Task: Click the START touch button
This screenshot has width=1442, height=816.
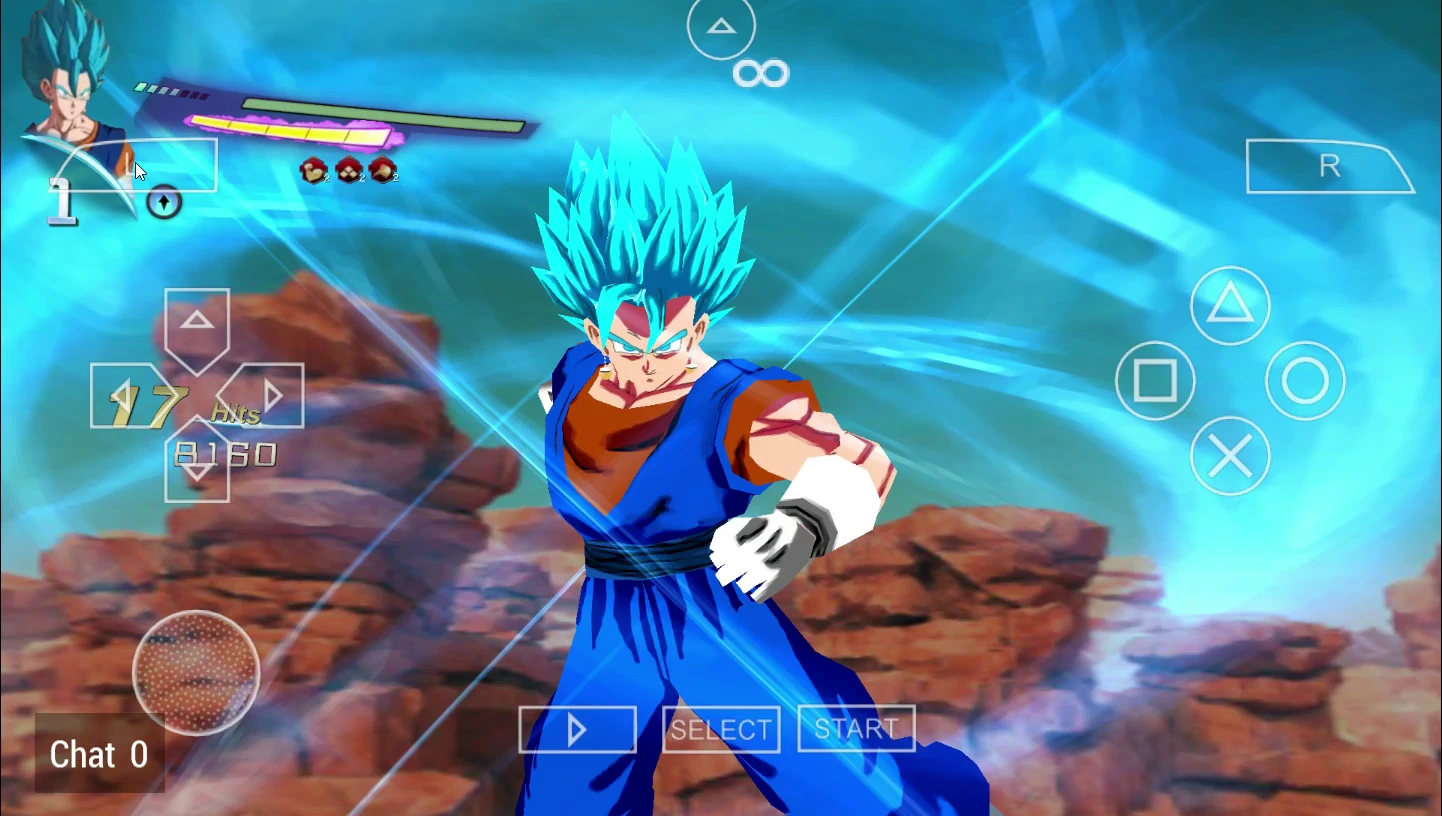Action: click(x=856, y=730)
